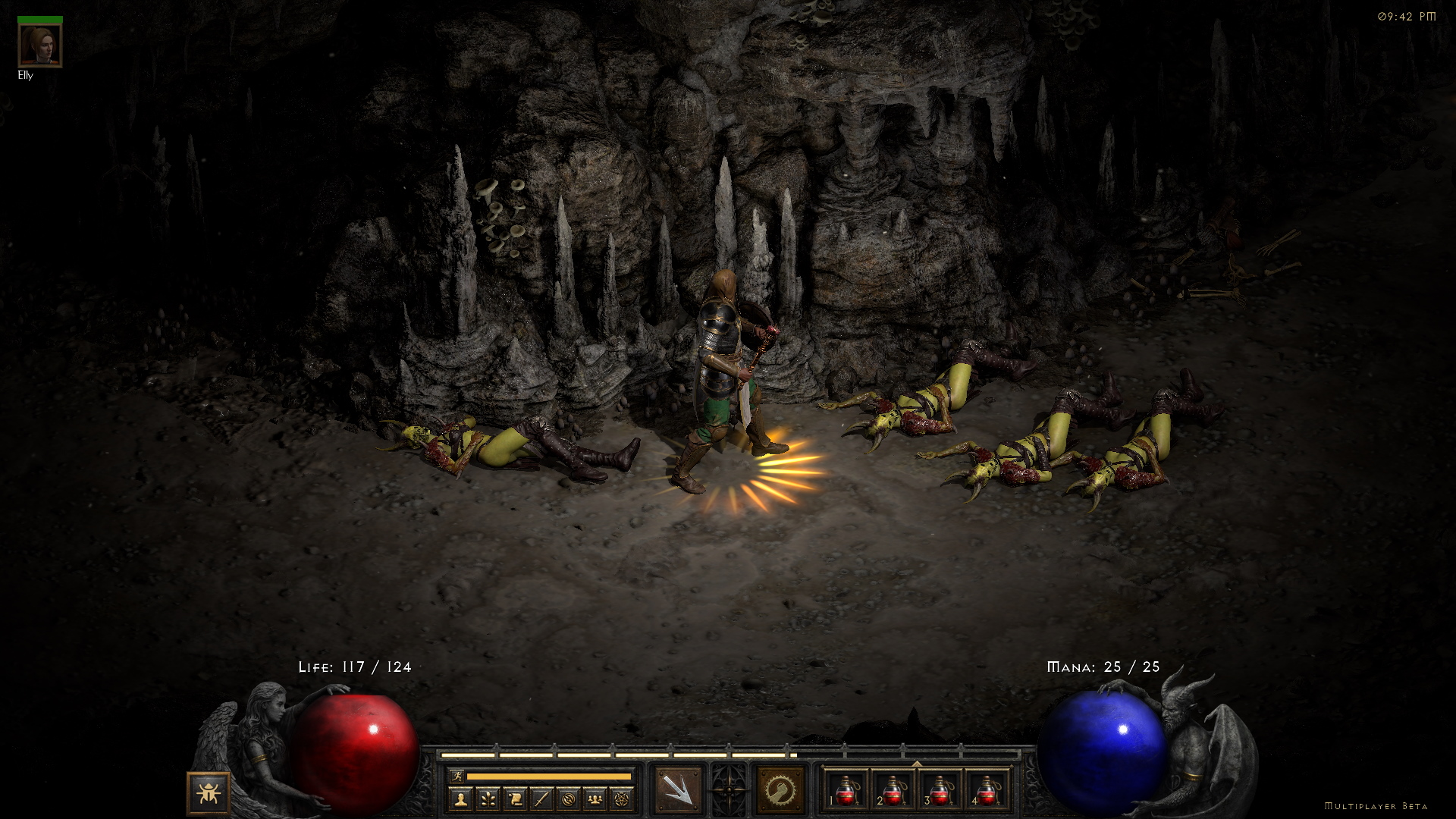Use the healing potion in belt slot 2
1456x819 pixels.
893,790
